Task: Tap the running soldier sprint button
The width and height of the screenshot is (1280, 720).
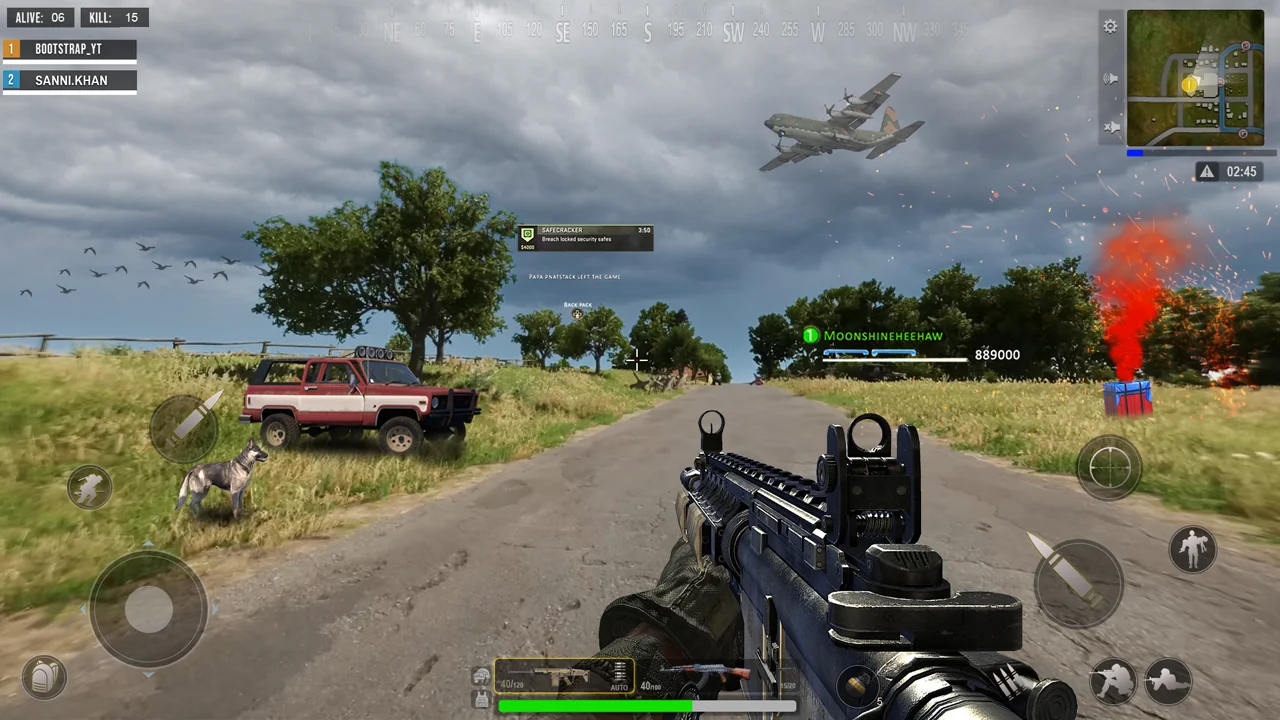Action: pos(89,487)
